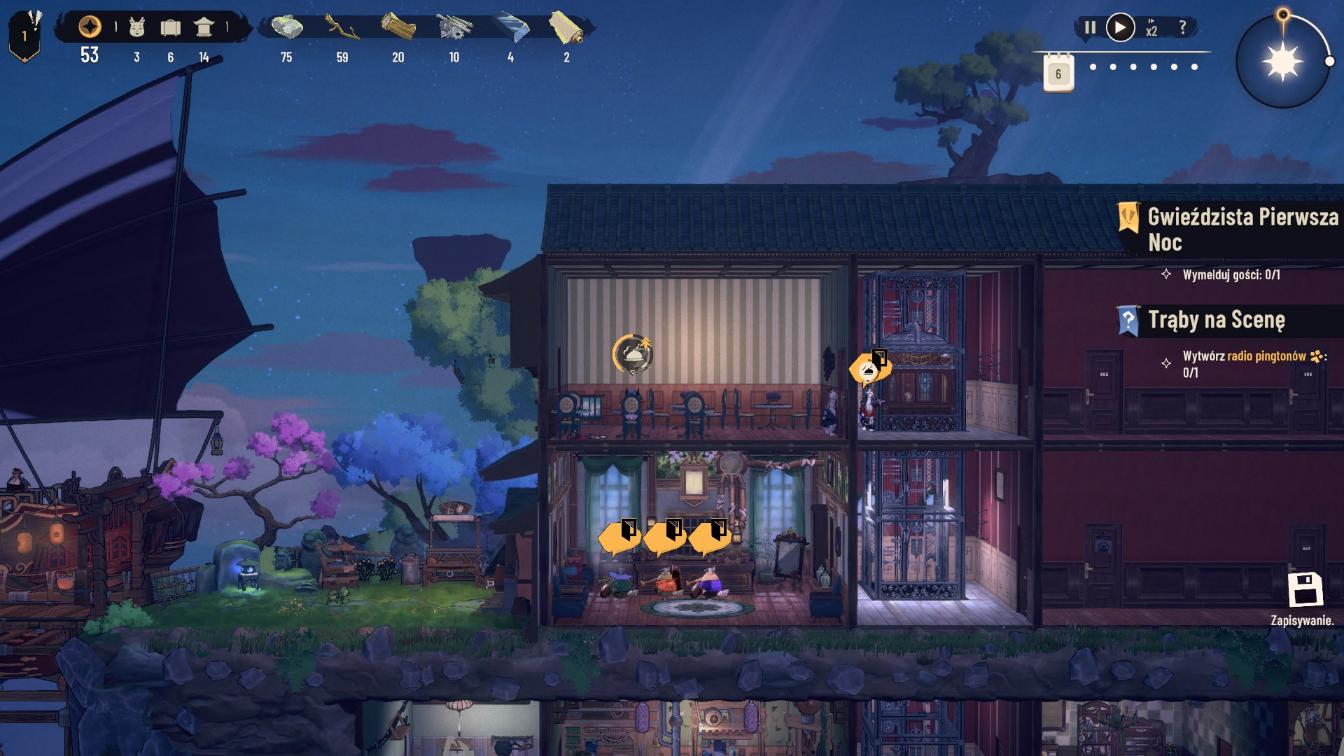This screenshot has height=756, width=1344.
Task: Click the shrine building counter icon
Action: (204, 27)
